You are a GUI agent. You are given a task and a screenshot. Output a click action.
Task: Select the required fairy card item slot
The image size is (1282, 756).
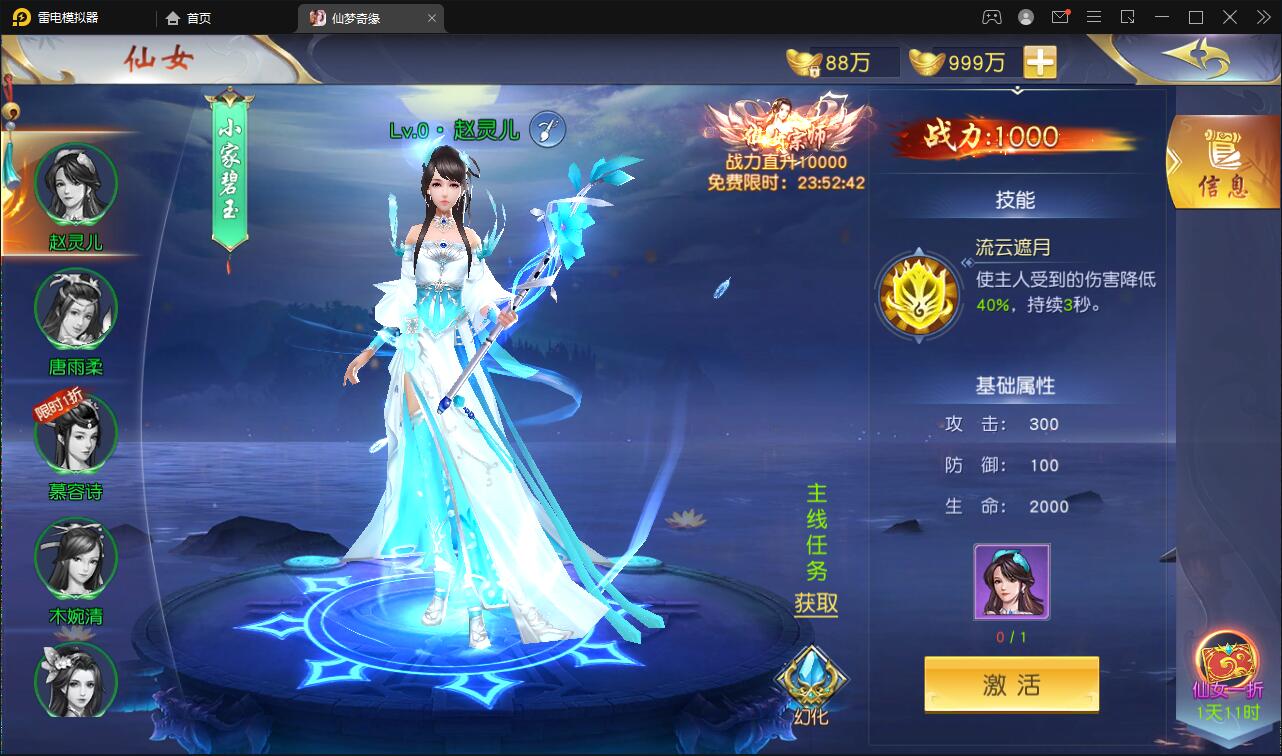pos(1011,582)
